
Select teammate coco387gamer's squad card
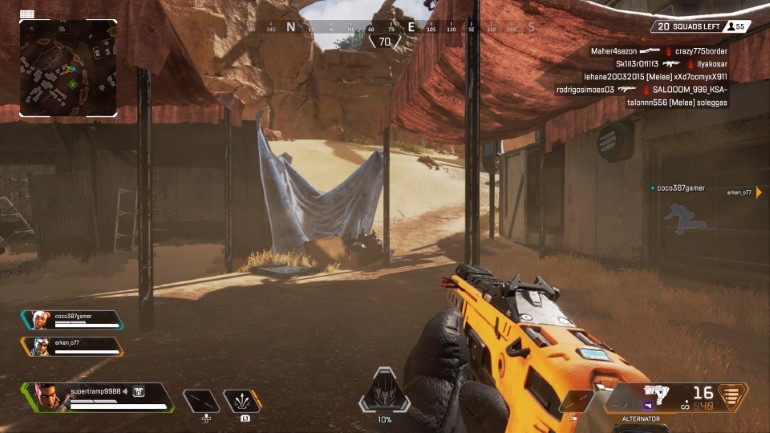[x=71, y=320]
